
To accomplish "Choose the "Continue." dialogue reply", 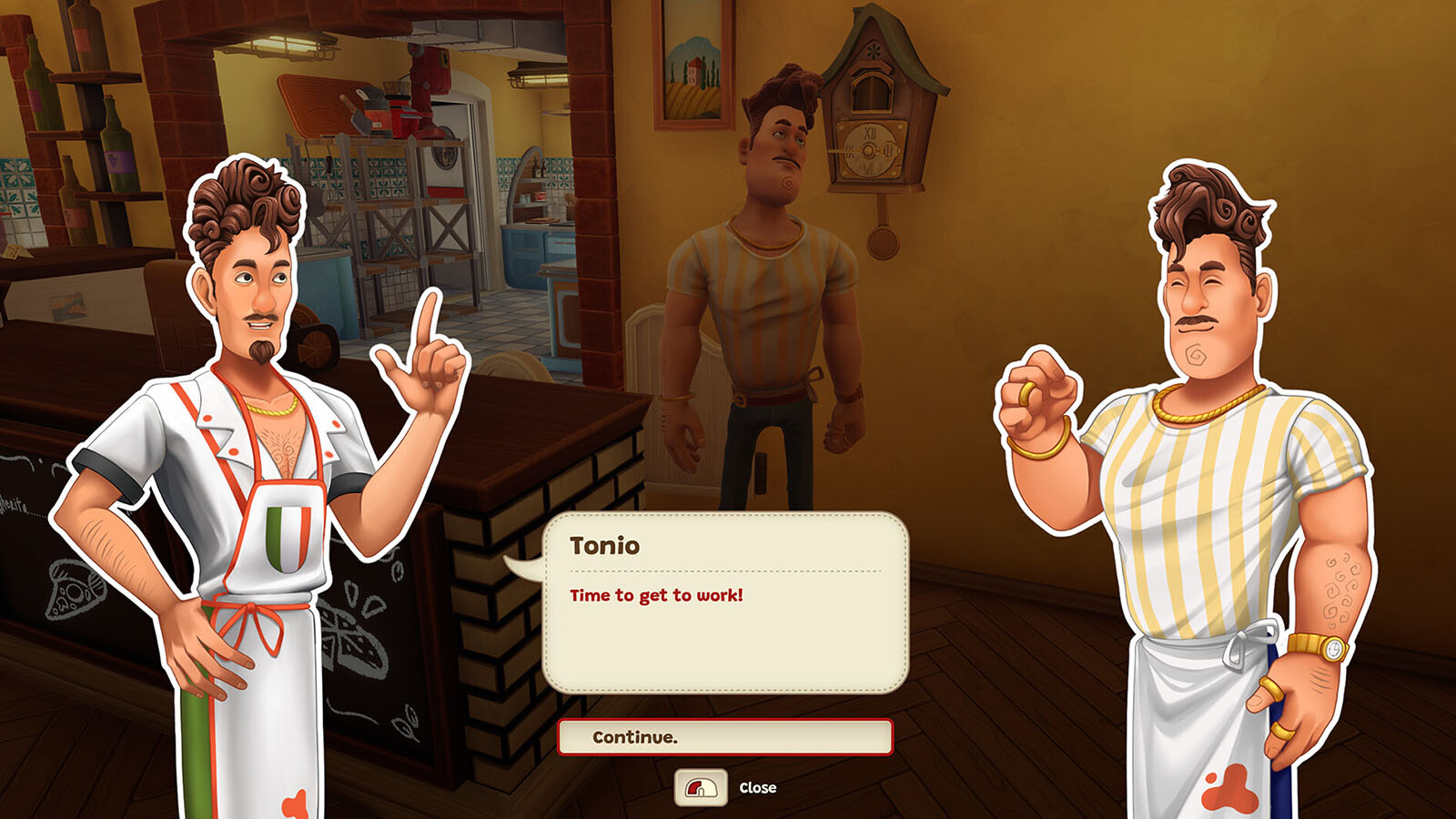I will coord(724,737).
